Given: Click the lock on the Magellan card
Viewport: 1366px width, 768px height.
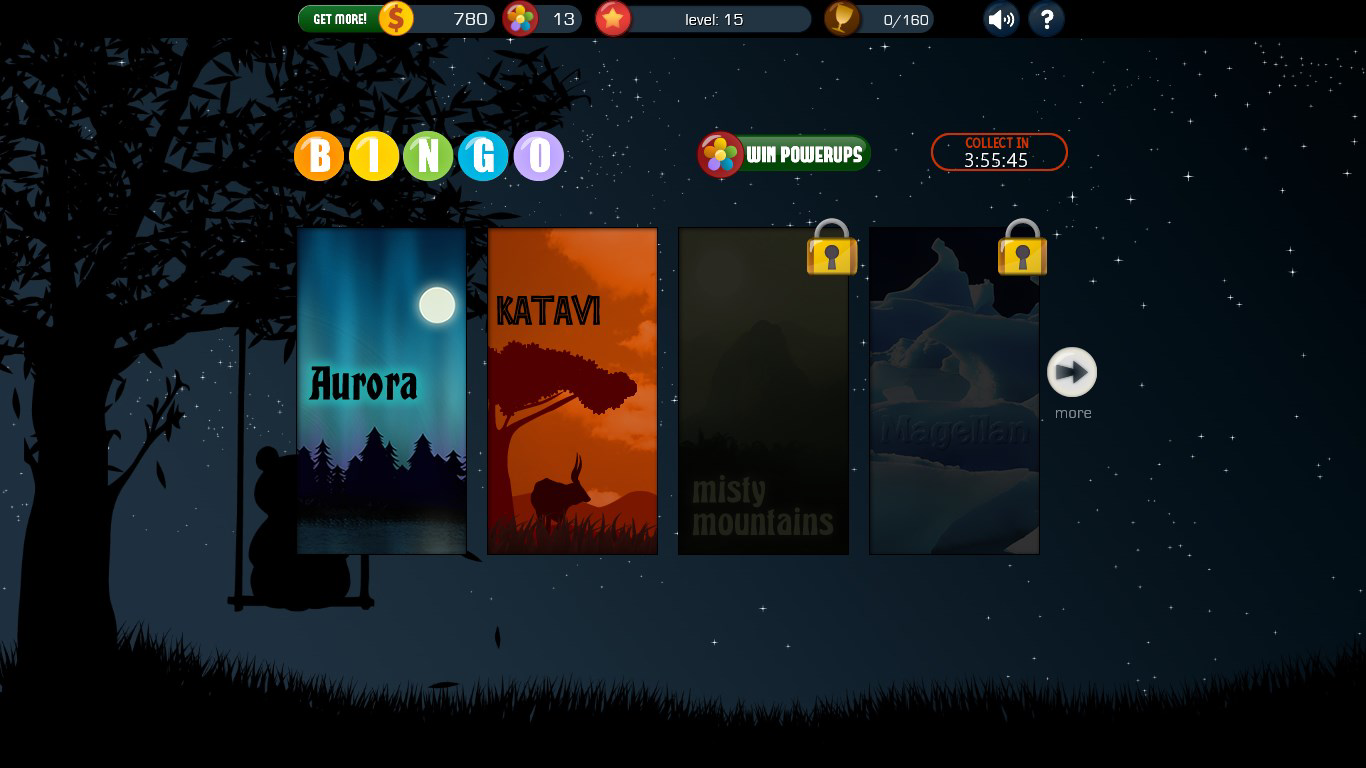Looking at the screenshot, I should (x=1021, y=252).
